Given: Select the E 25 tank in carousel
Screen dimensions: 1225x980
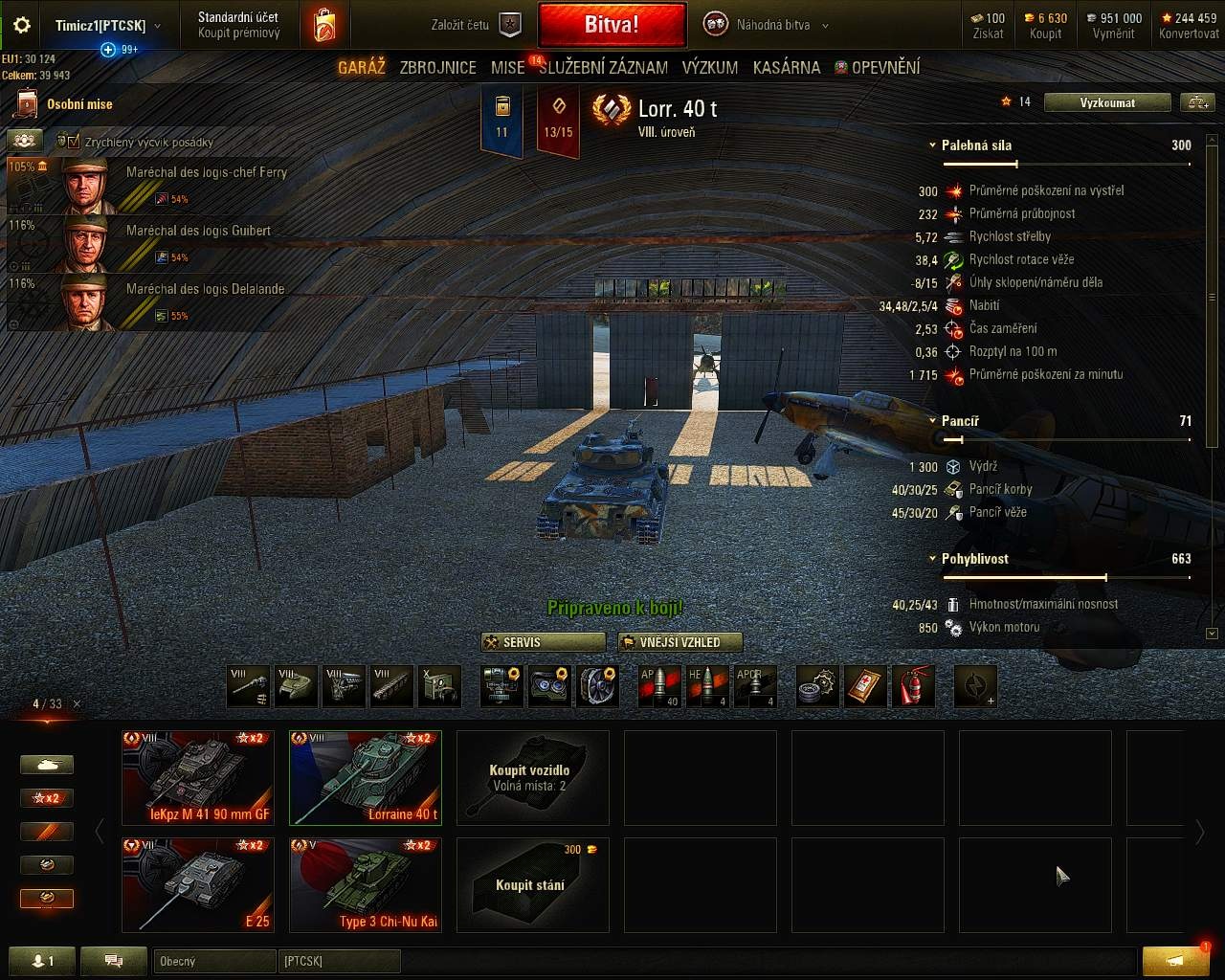Looking at the screenshot, I should coord(198,884).
